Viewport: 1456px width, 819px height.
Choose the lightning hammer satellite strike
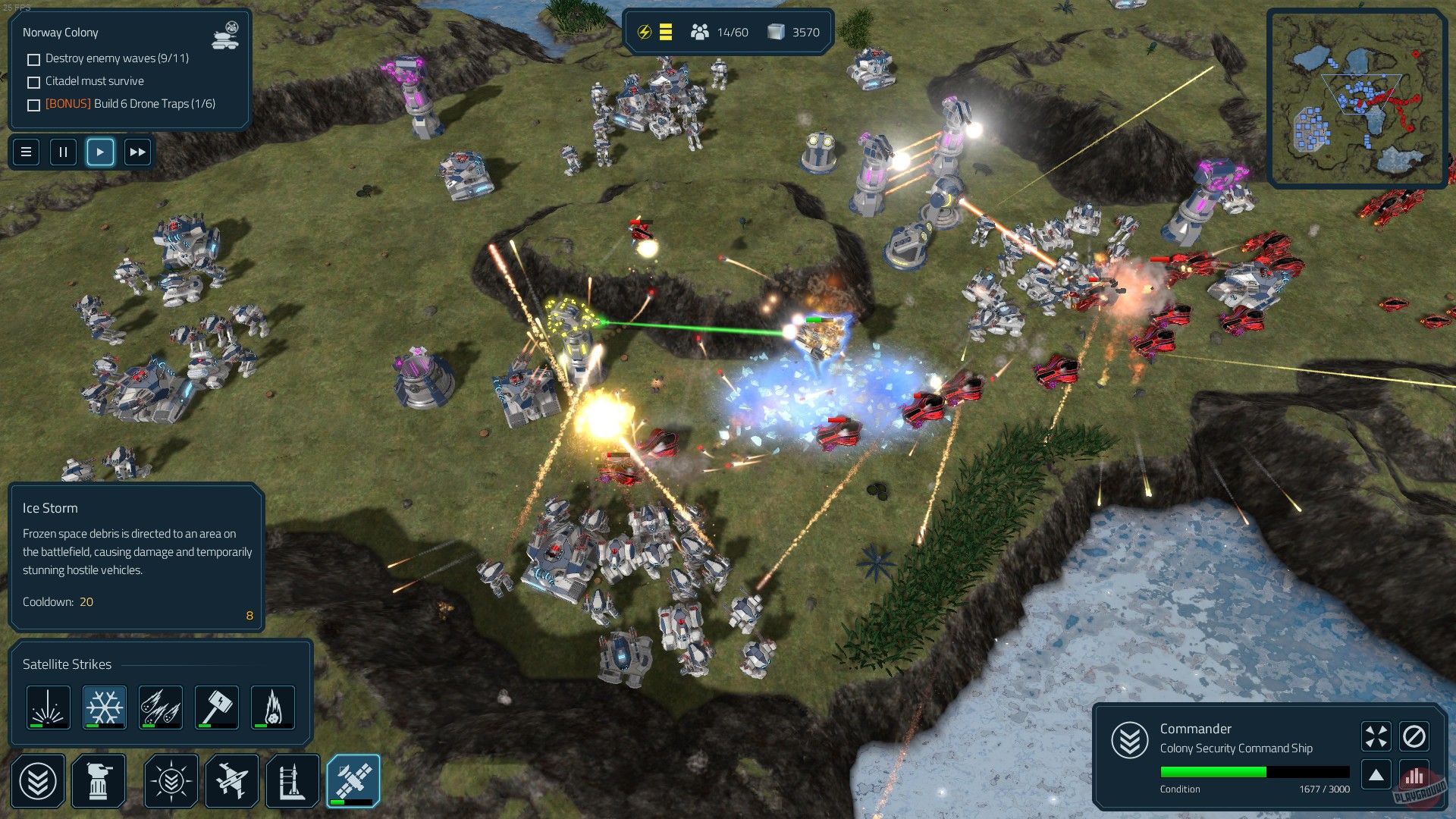click(216, 707)
